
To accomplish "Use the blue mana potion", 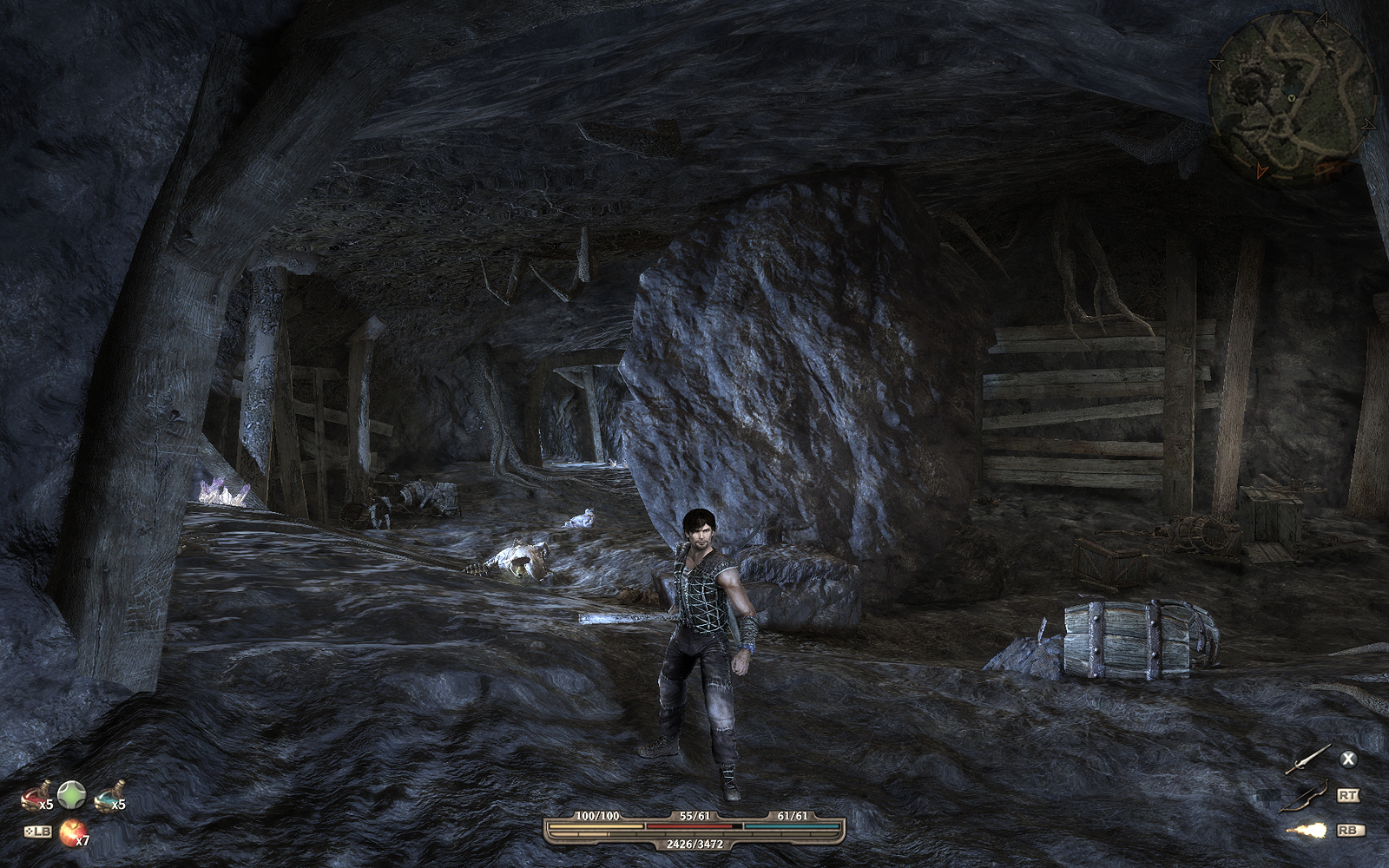I will (x=109, y=792).
